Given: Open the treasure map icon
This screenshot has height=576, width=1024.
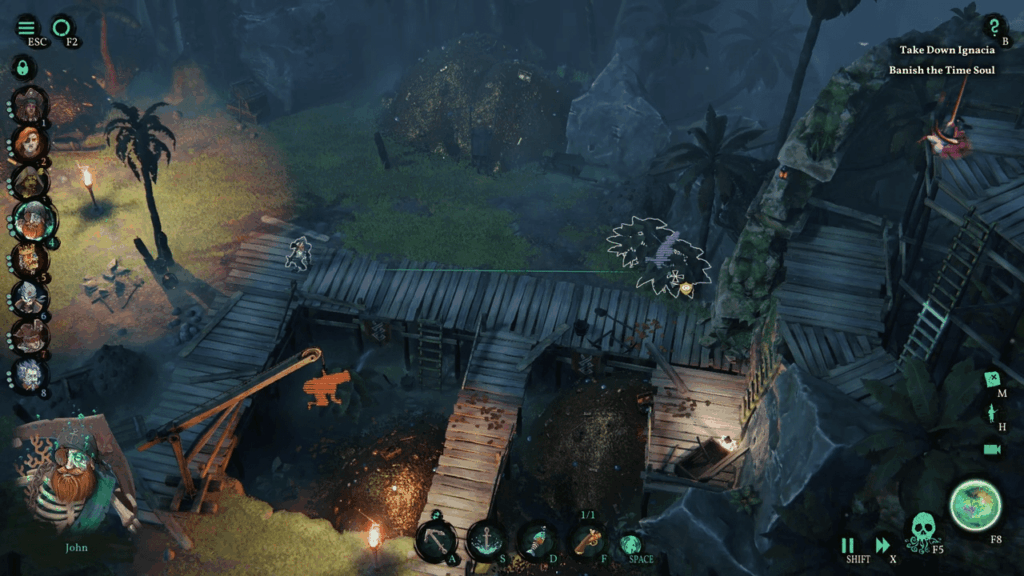Looking at the screenshot, I should point(993,380).
